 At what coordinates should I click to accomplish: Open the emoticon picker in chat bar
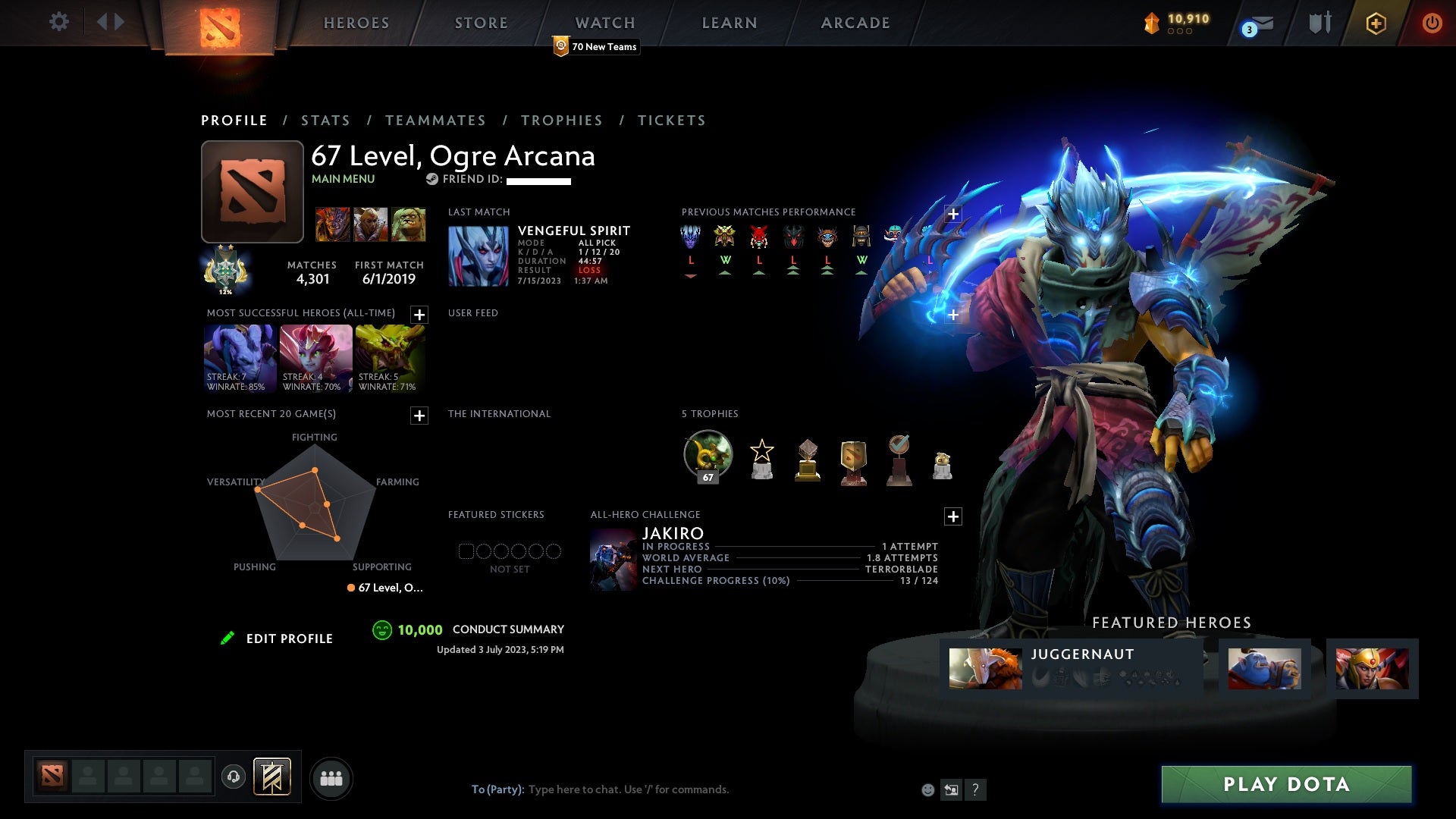tap(928, 789)
